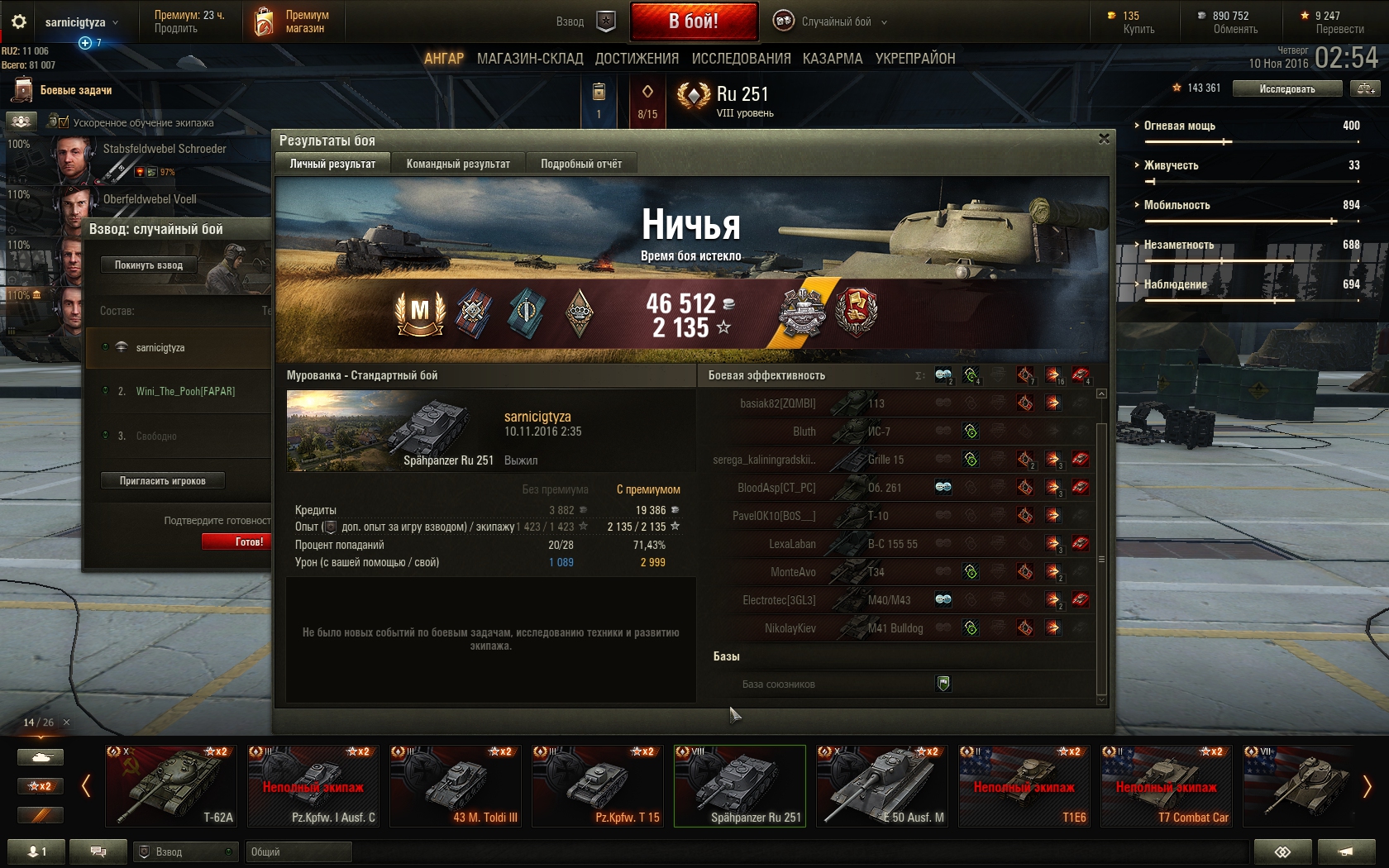Open the УКРЕПРАЙОН menu

click(915, 59)
